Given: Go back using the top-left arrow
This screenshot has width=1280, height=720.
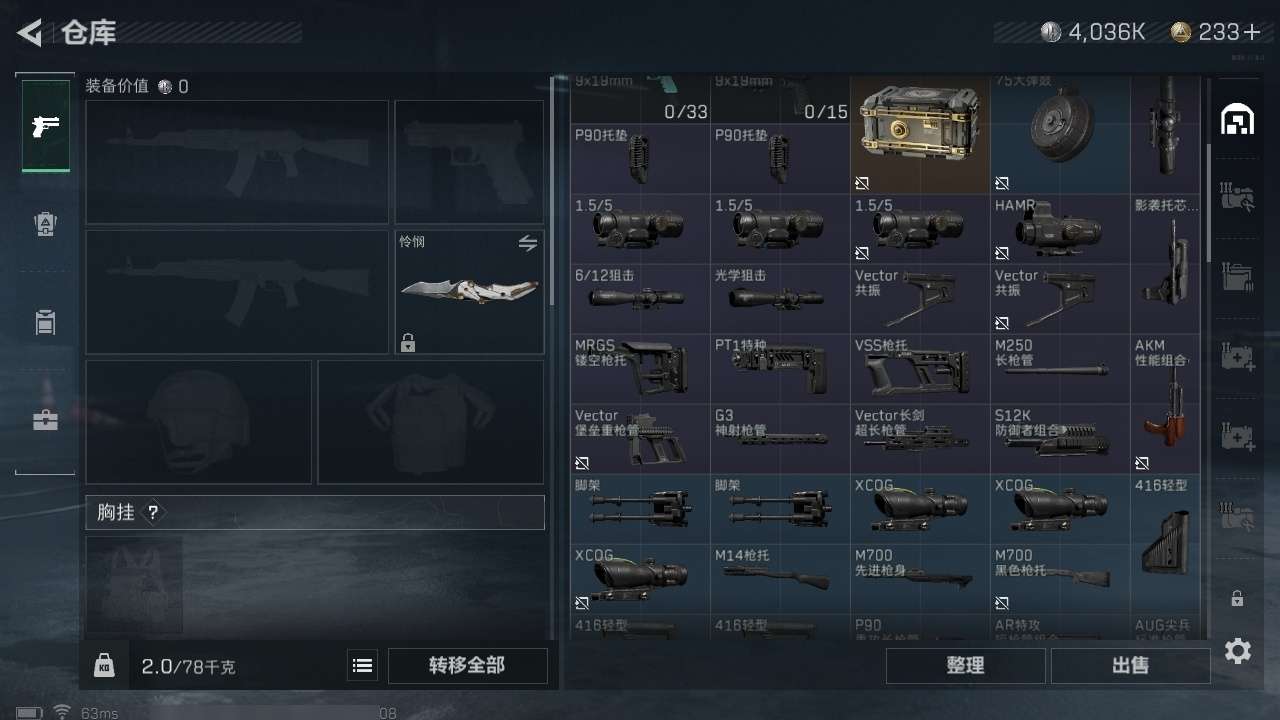Looking at the screenshot, I should (30, 33).
